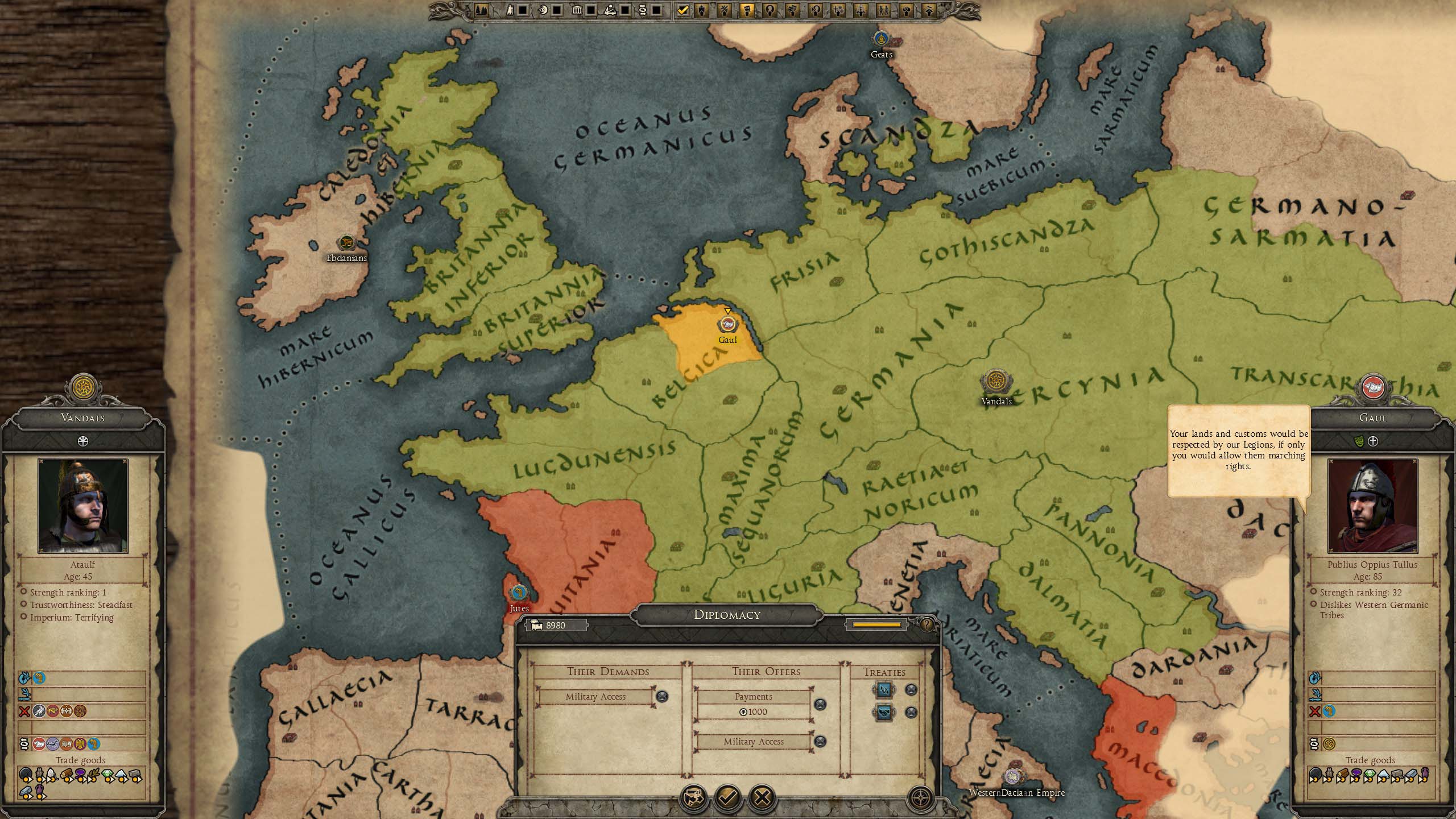The width and height of the screenshot is (1456, 819).
Task: Toggle the yellow checkmark map filter
Action: pyautogui.click(x=683, y=10)
